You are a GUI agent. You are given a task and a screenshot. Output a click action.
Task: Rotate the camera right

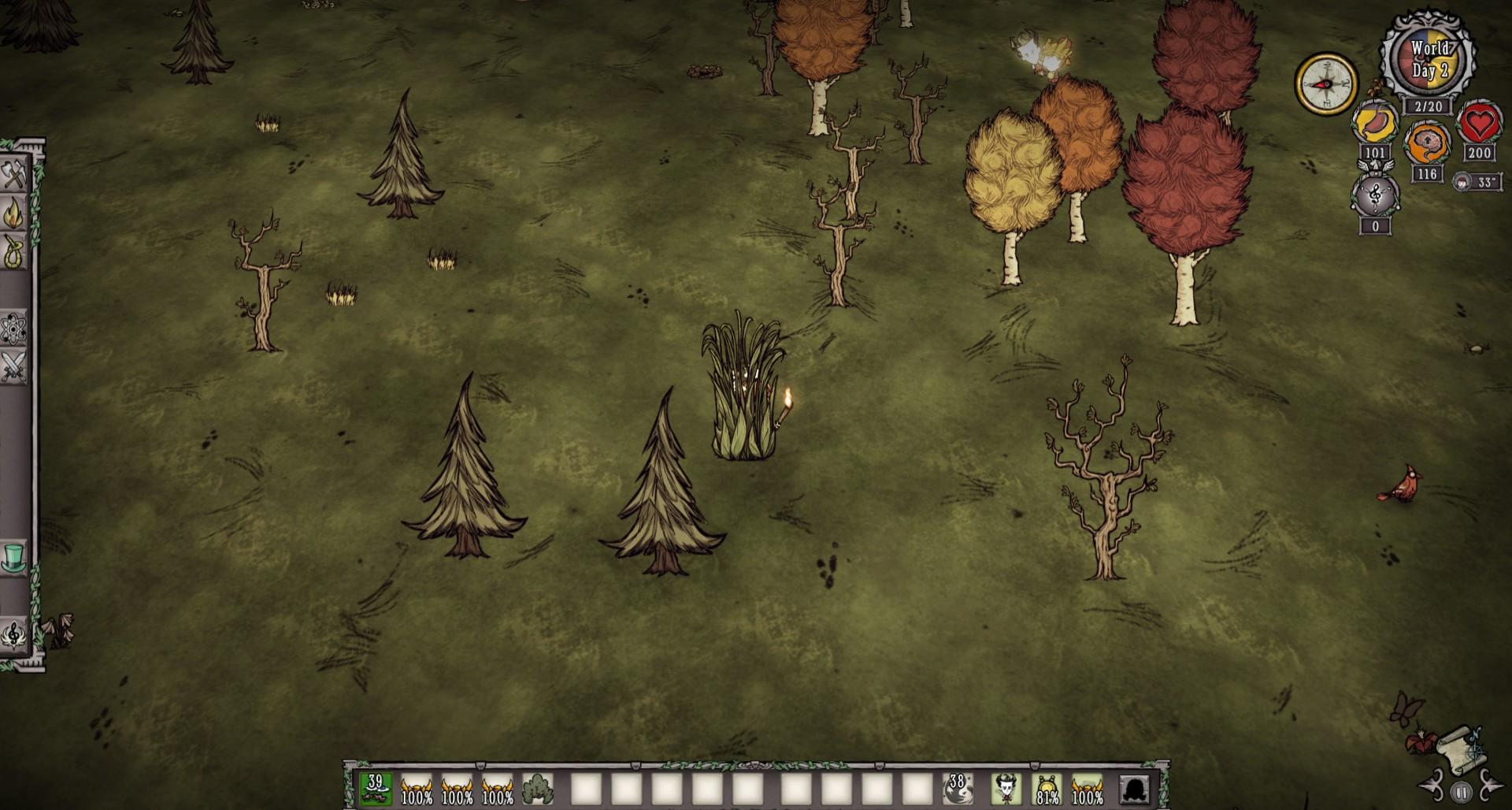pyautogui.click(x=1489, y=788)
